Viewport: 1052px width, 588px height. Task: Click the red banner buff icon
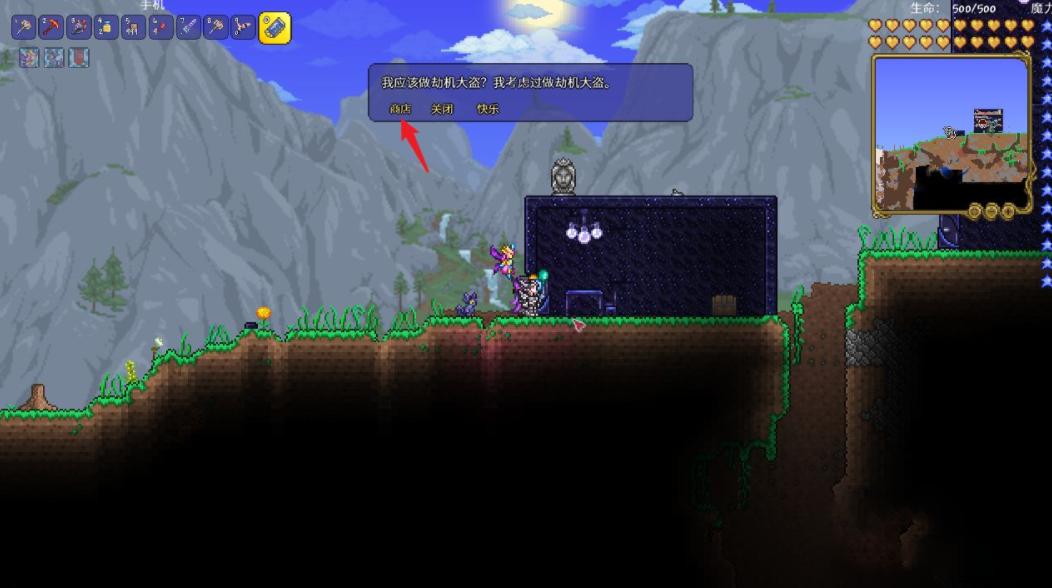(78, 58)
